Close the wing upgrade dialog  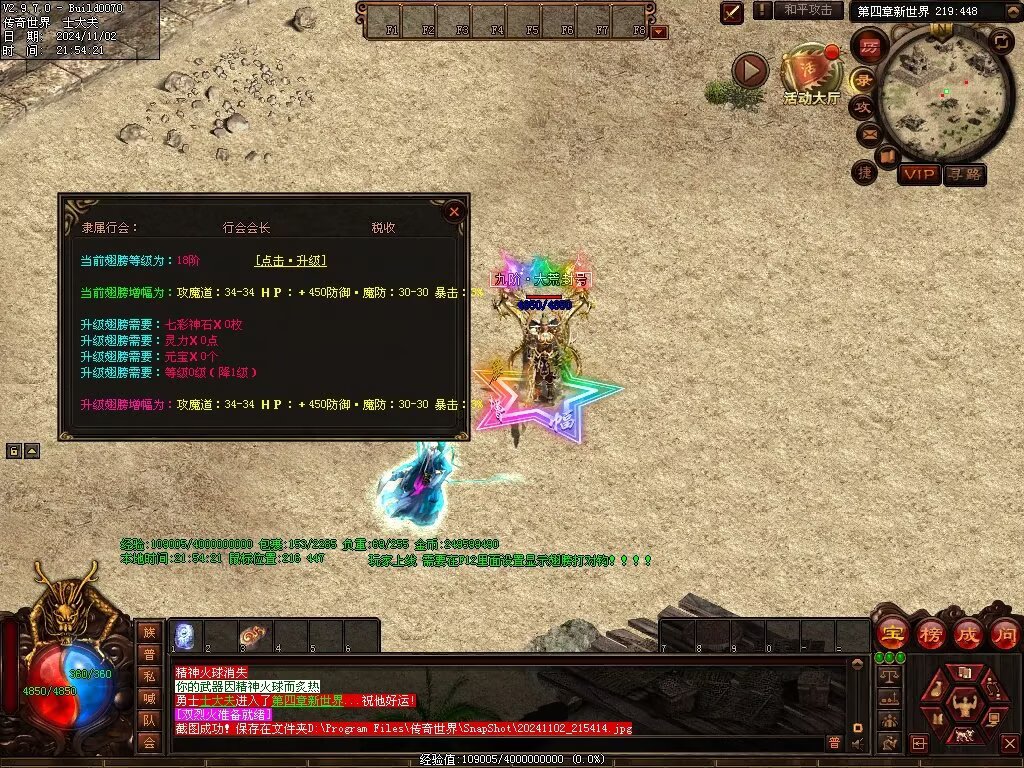(454, 212)
